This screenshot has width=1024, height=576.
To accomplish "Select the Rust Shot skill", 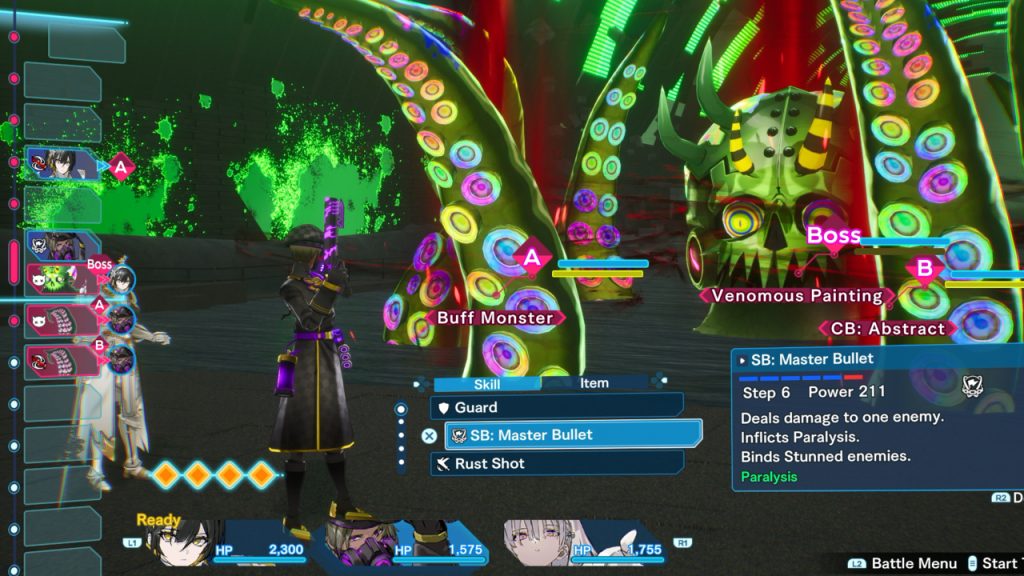I will (x=556, y=463).
